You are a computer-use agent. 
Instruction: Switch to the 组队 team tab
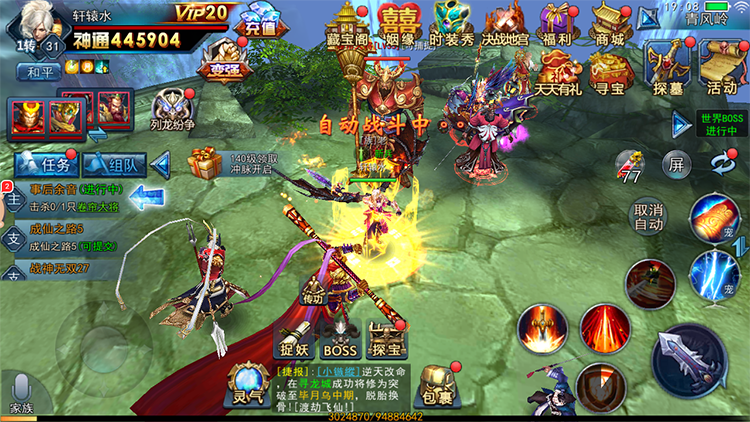[115, 164]
